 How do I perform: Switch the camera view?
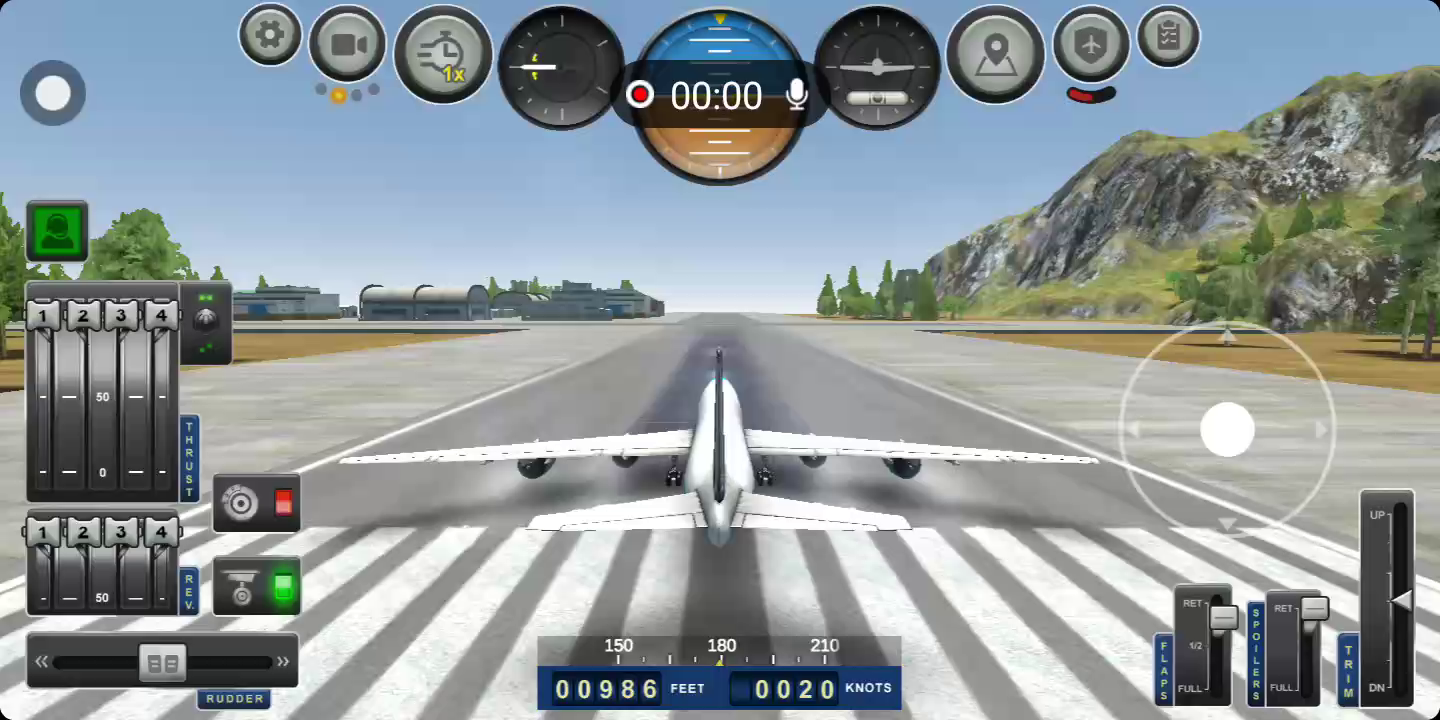tap(347, 44)
